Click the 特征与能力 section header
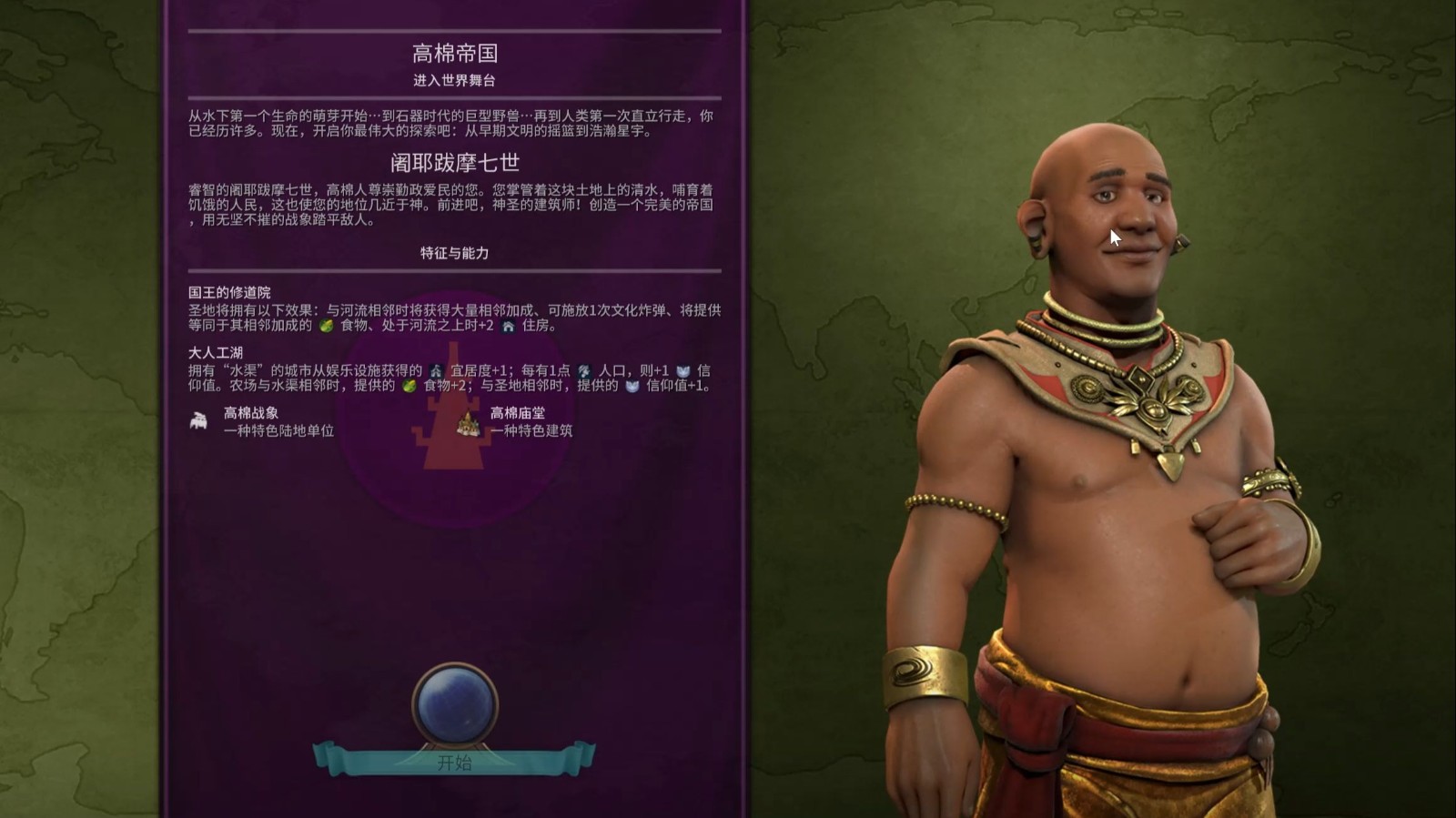Screen dimensions: 1456x818 point(451,254)
